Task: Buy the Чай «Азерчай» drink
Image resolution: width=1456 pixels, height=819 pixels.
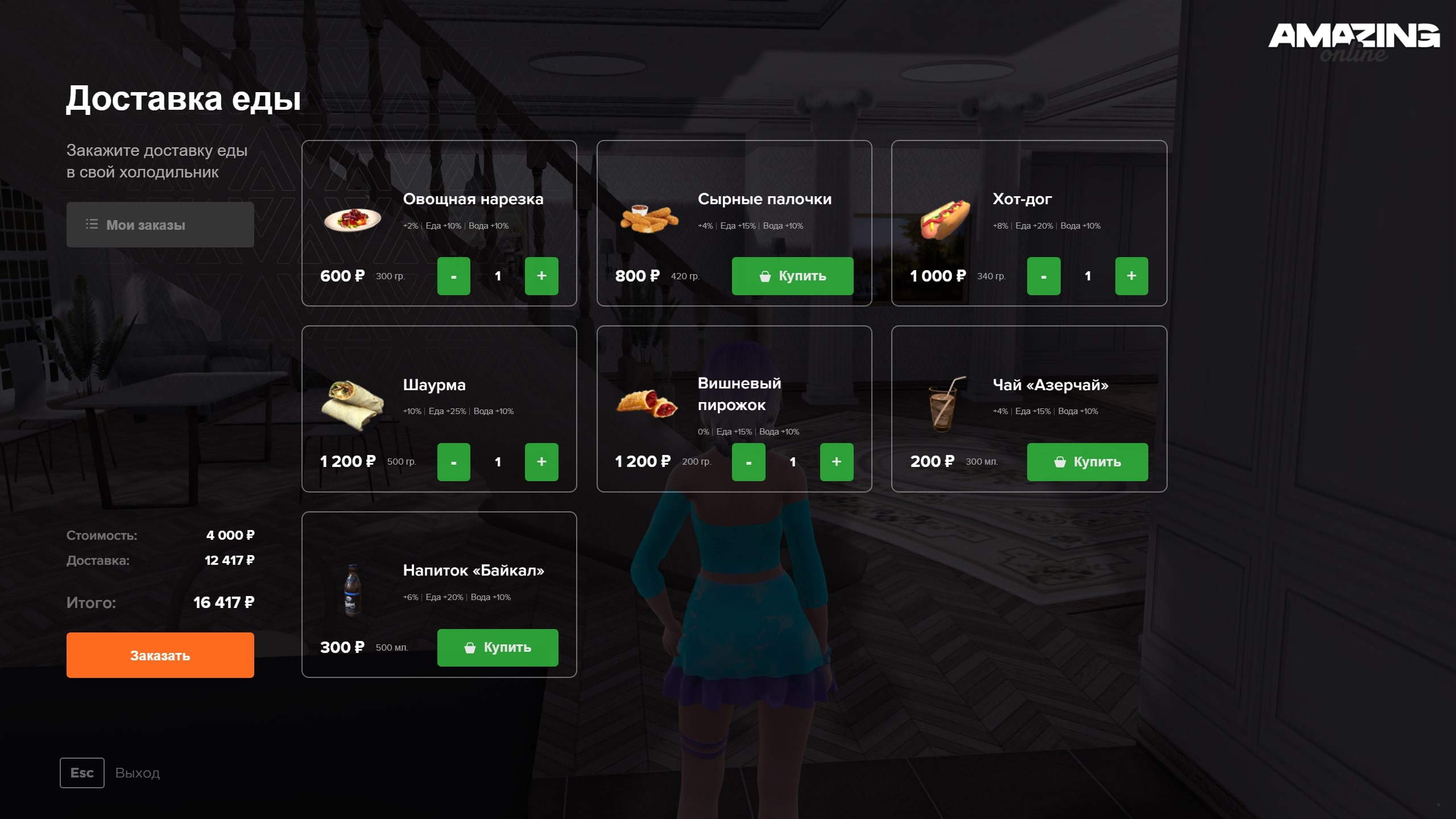Action: click(x=1087, y=462)
